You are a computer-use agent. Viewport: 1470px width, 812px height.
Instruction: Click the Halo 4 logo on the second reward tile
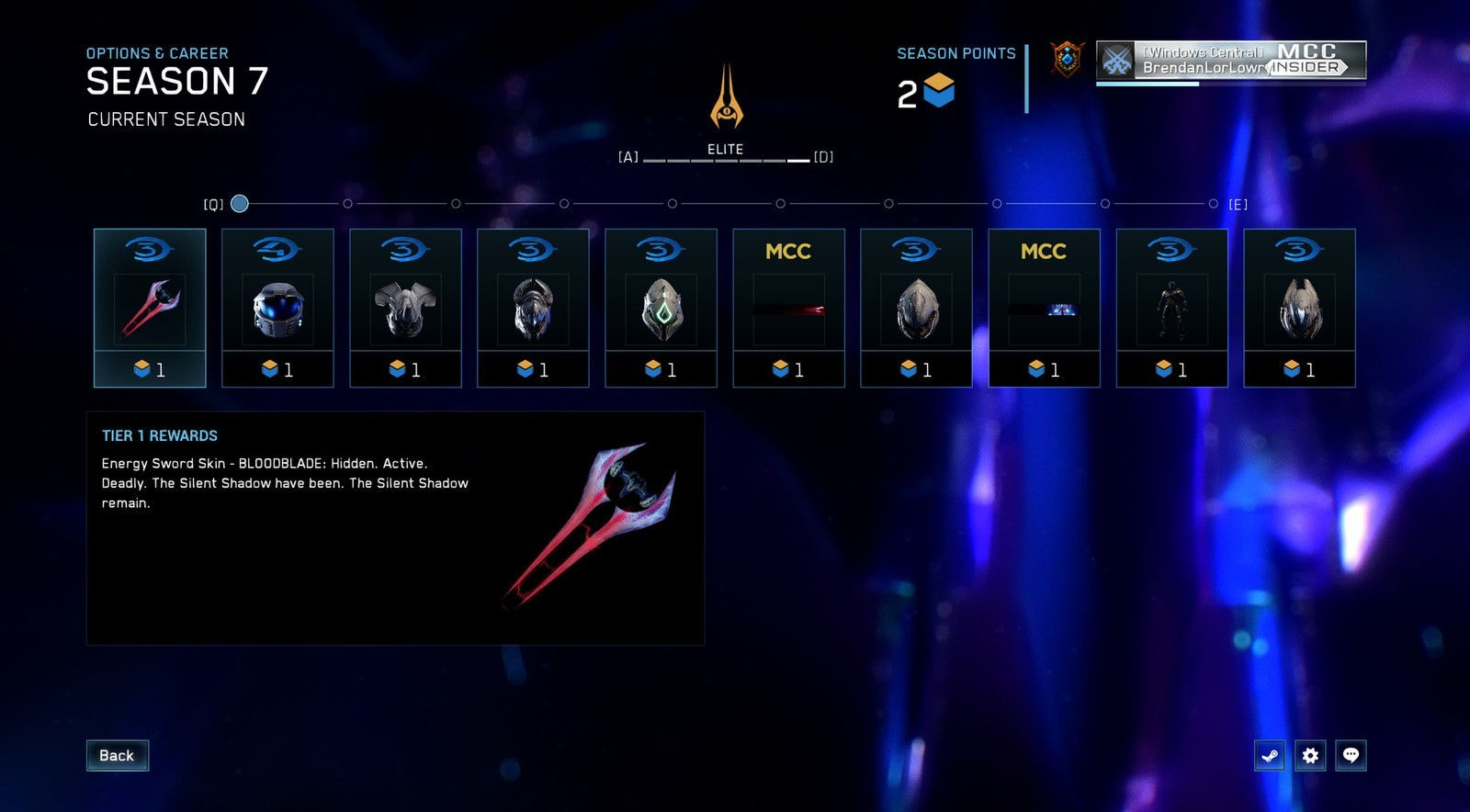pos(277,247)
